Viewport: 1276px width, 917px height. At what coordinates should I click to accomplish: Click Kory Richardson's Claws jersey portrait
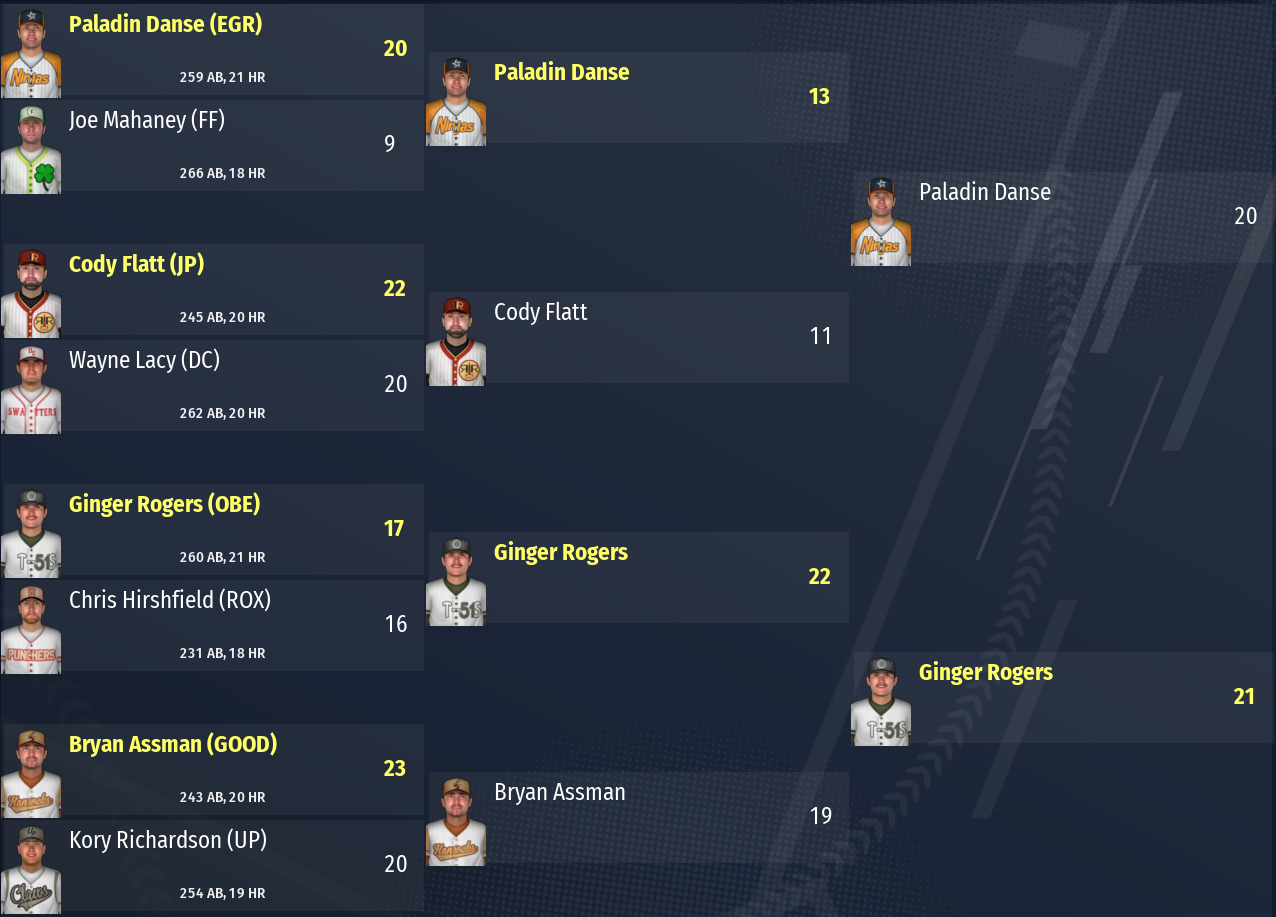tap(31, 870)
